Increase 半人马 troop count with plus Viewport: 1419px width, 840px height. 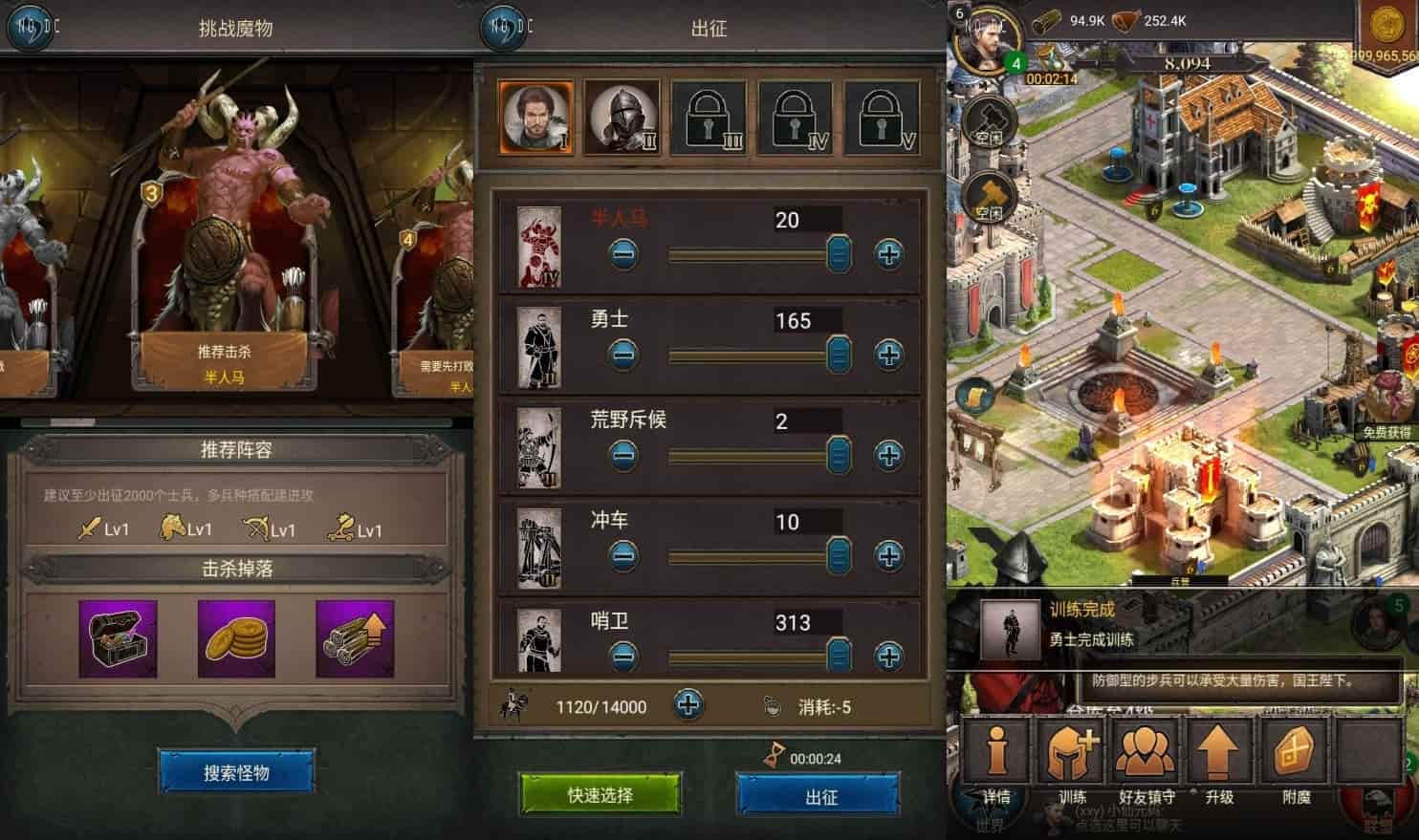888,254
